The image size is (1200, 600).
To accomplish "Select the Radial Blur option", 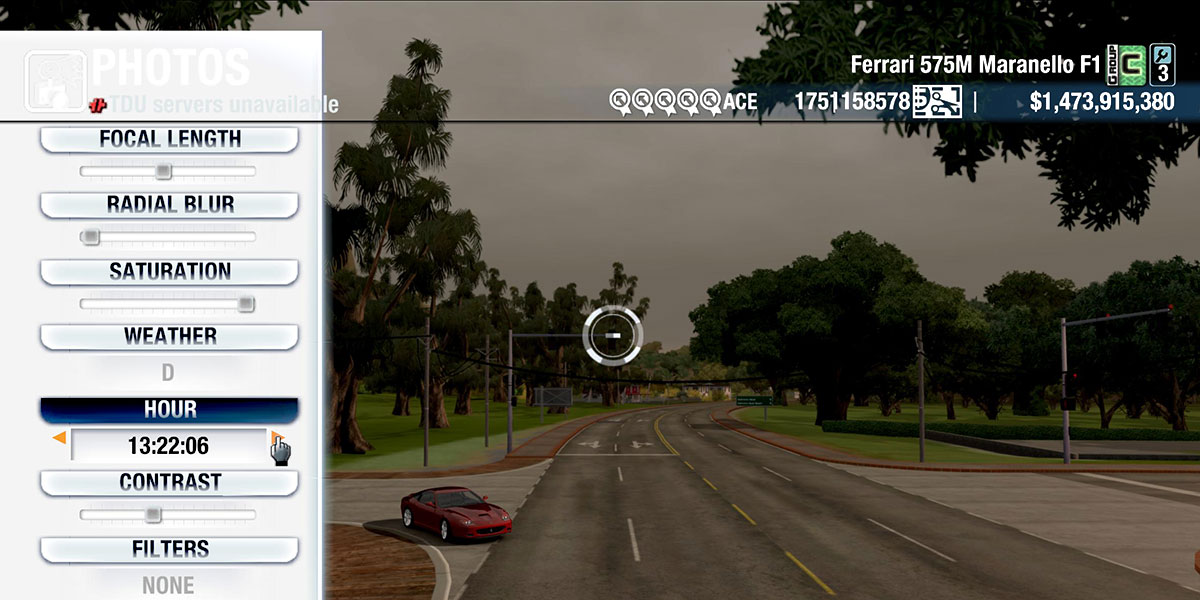I will click(169, 205).
